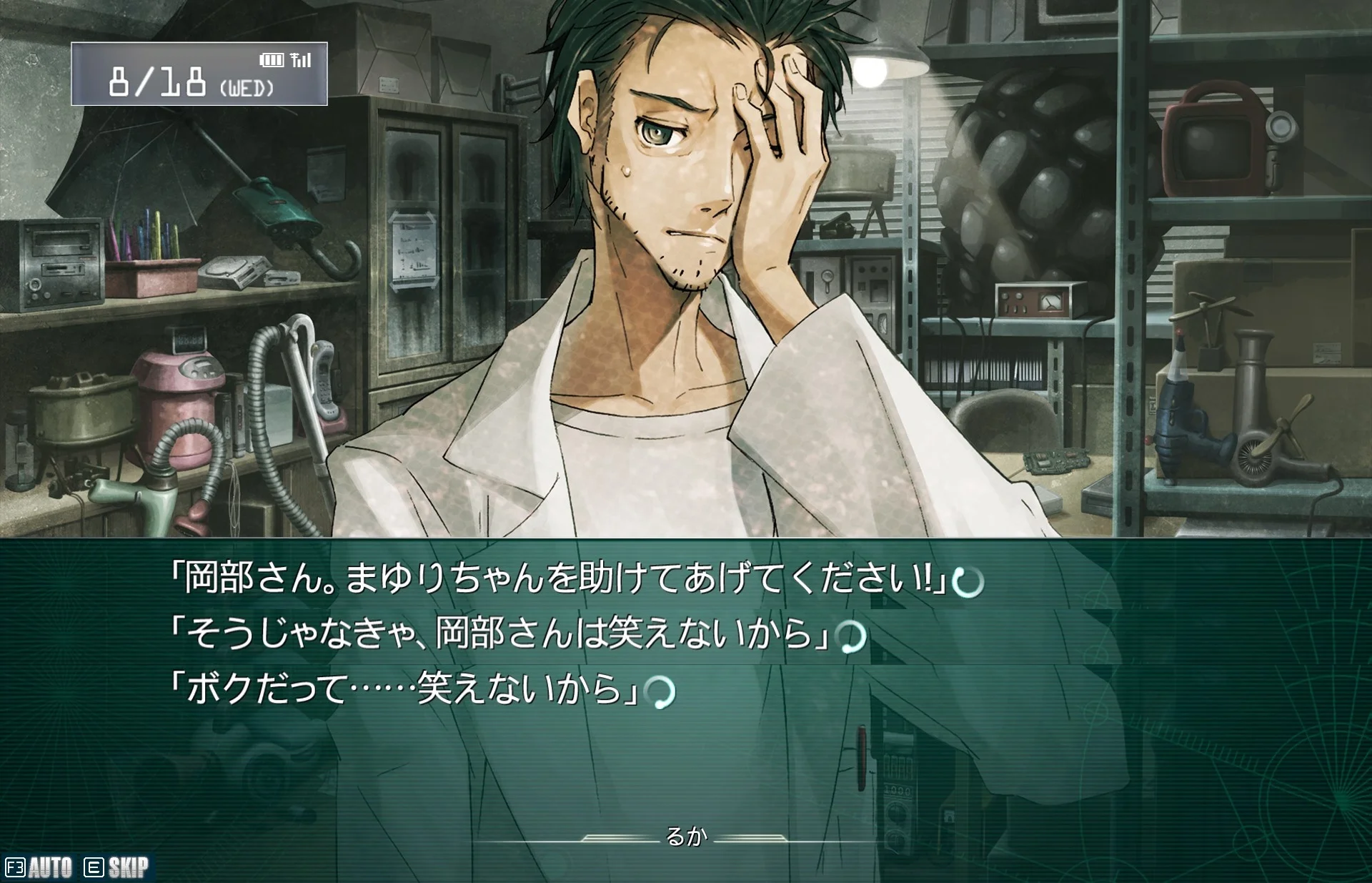Toggle AUTO text advance mode

pyautogui.click(x=39, y=867)
